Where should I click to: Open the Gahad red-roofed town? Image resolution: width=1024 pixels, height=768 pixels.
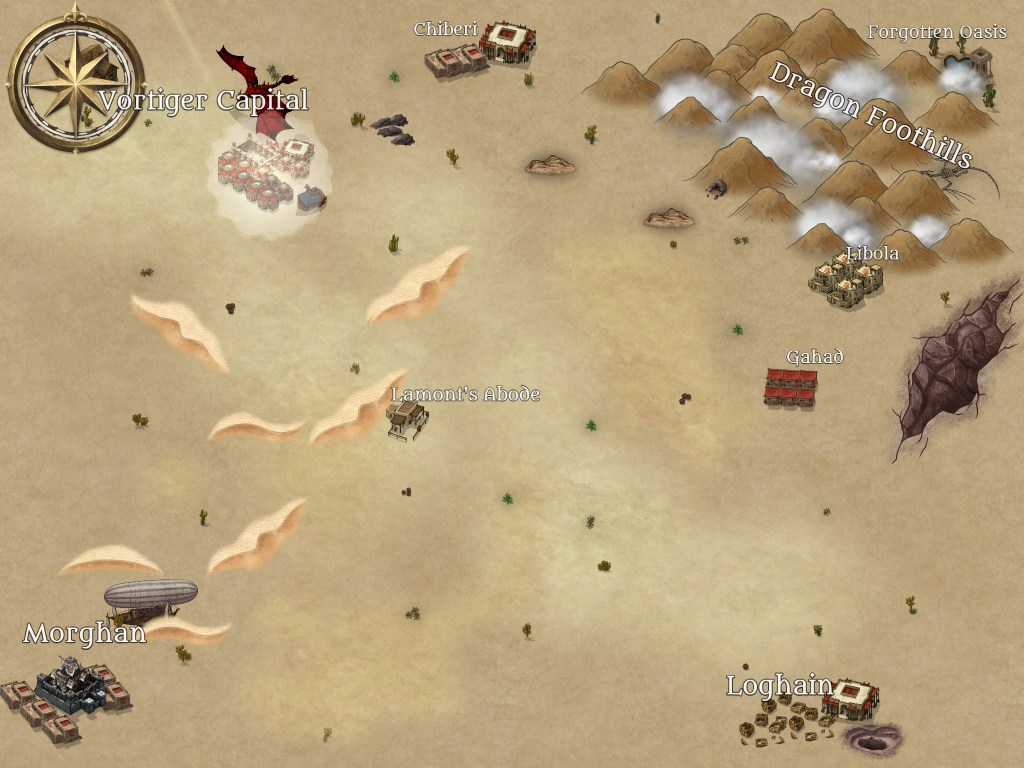[791, 387]
